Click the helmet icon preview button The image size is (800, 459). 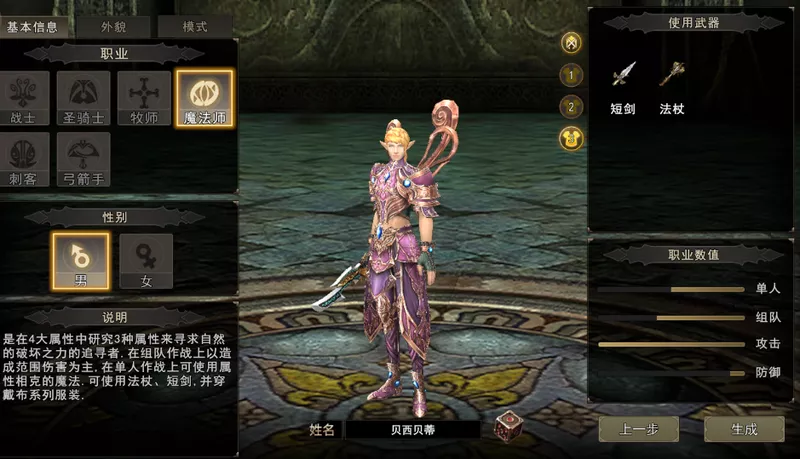pos(572,42)
